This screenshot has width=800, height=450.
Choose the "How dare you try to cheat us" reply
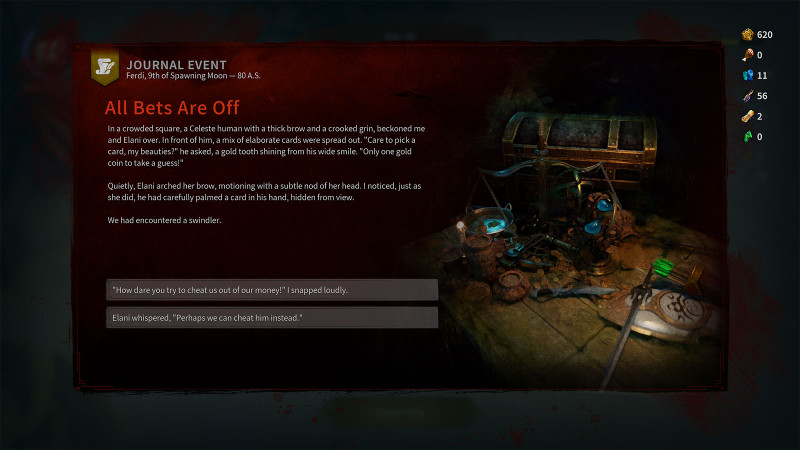click(x=272, y=290)
